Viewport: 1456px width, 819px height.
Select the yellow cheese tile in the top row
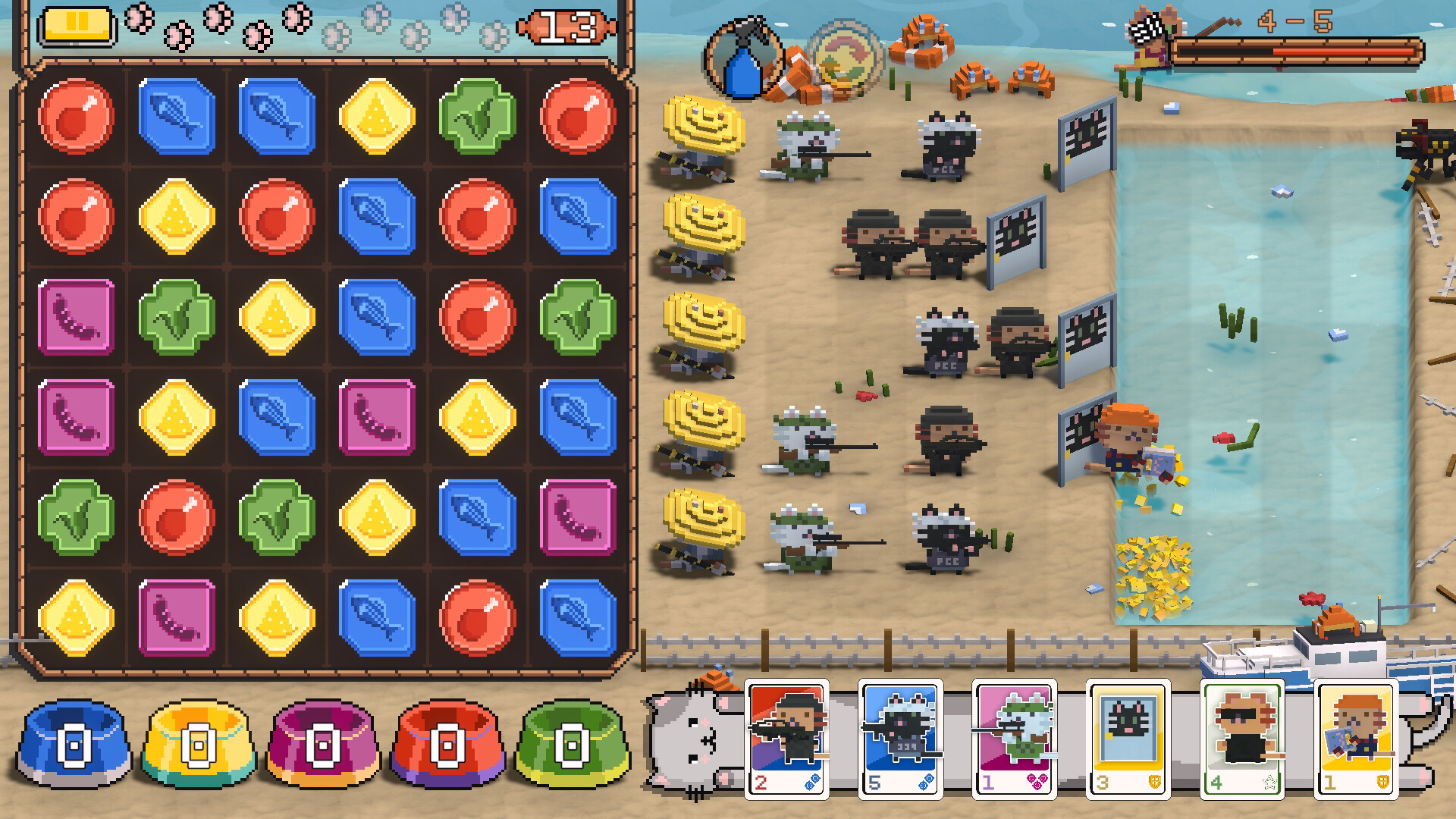(377, 116)
